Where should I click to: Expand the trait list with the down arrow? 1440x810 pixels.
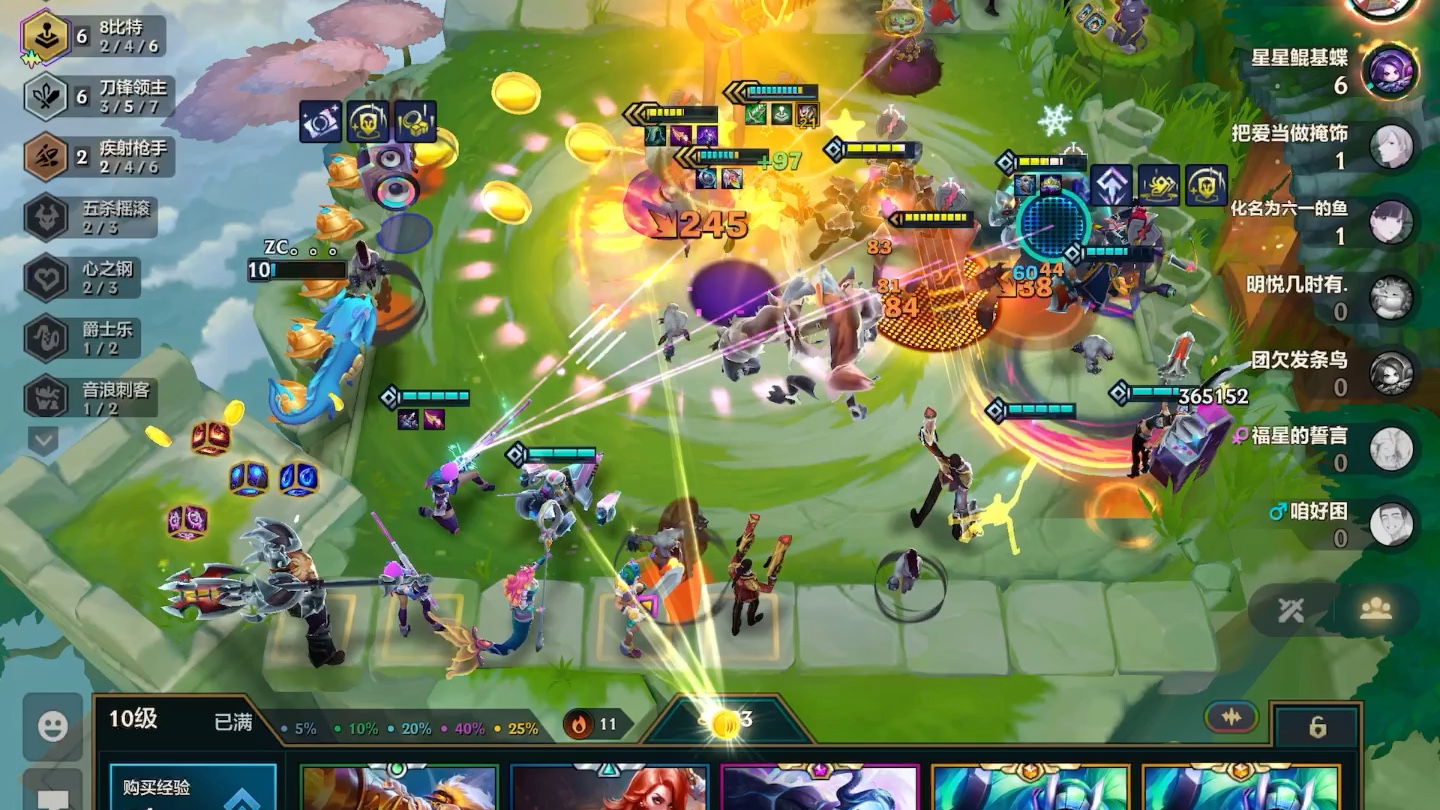pyautogui.click(x=43, y=440)
